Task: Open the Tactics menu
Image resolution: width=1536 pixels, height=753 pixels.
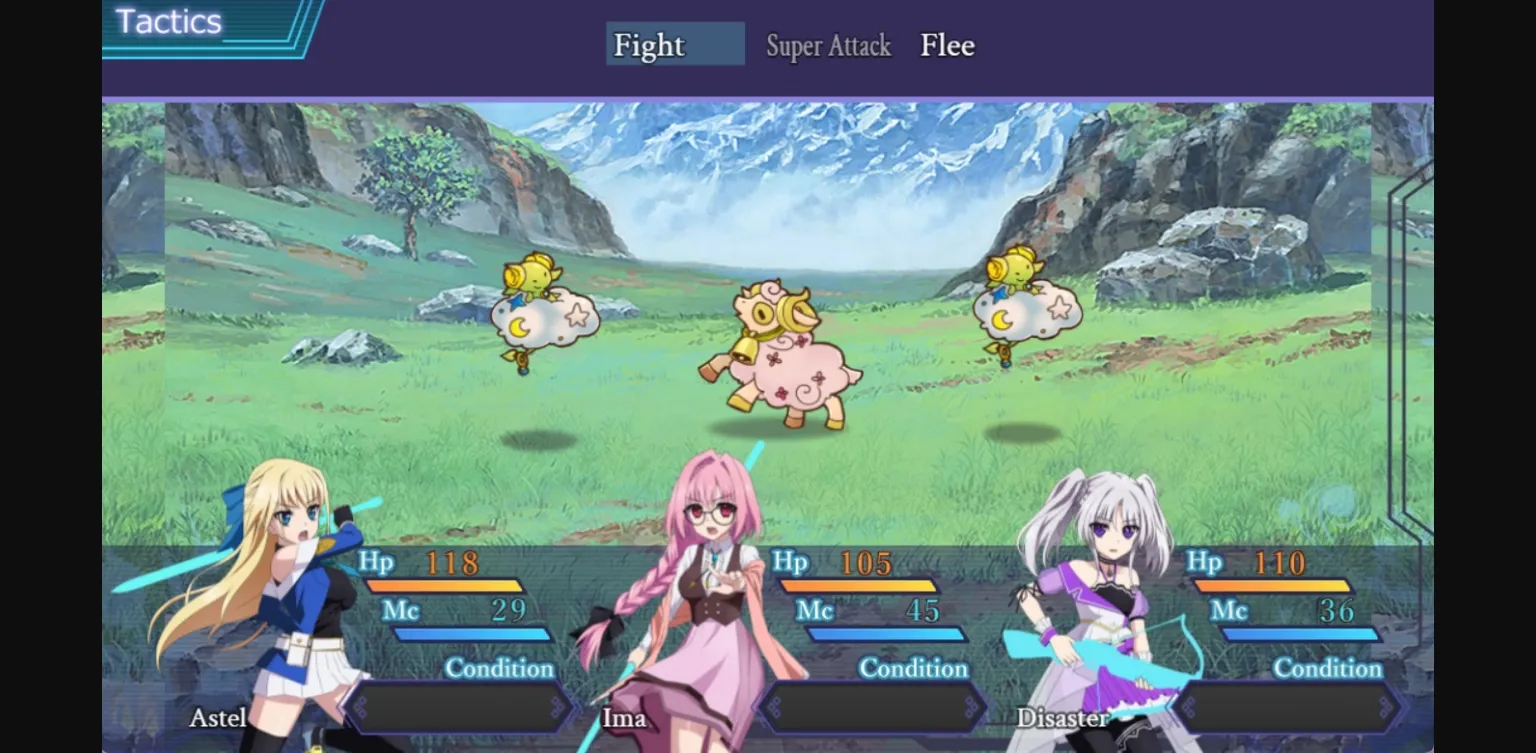Action: click(167, 21)
